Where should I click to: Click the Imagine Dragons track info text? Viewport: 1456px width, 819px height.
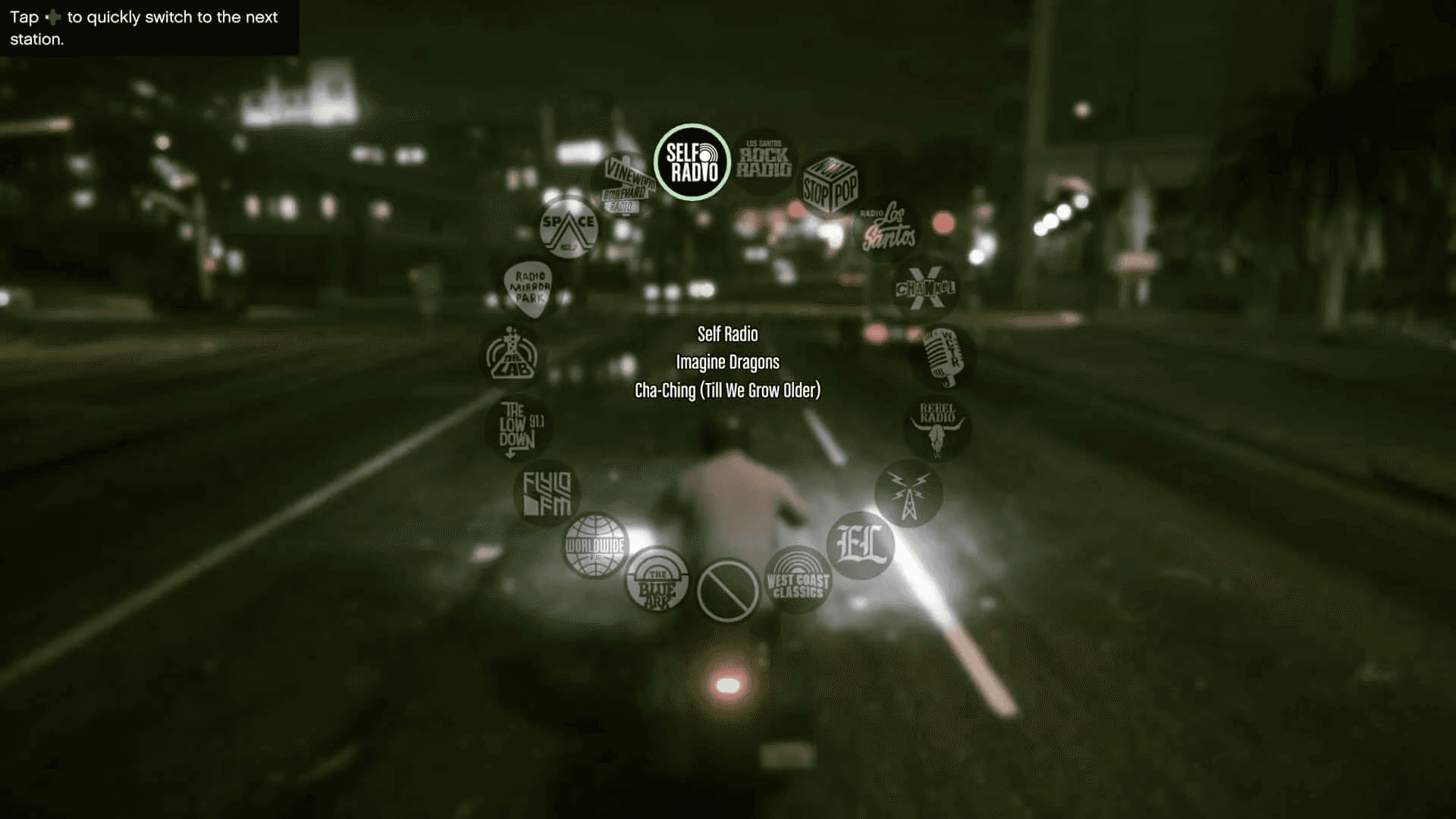(727, 362)
